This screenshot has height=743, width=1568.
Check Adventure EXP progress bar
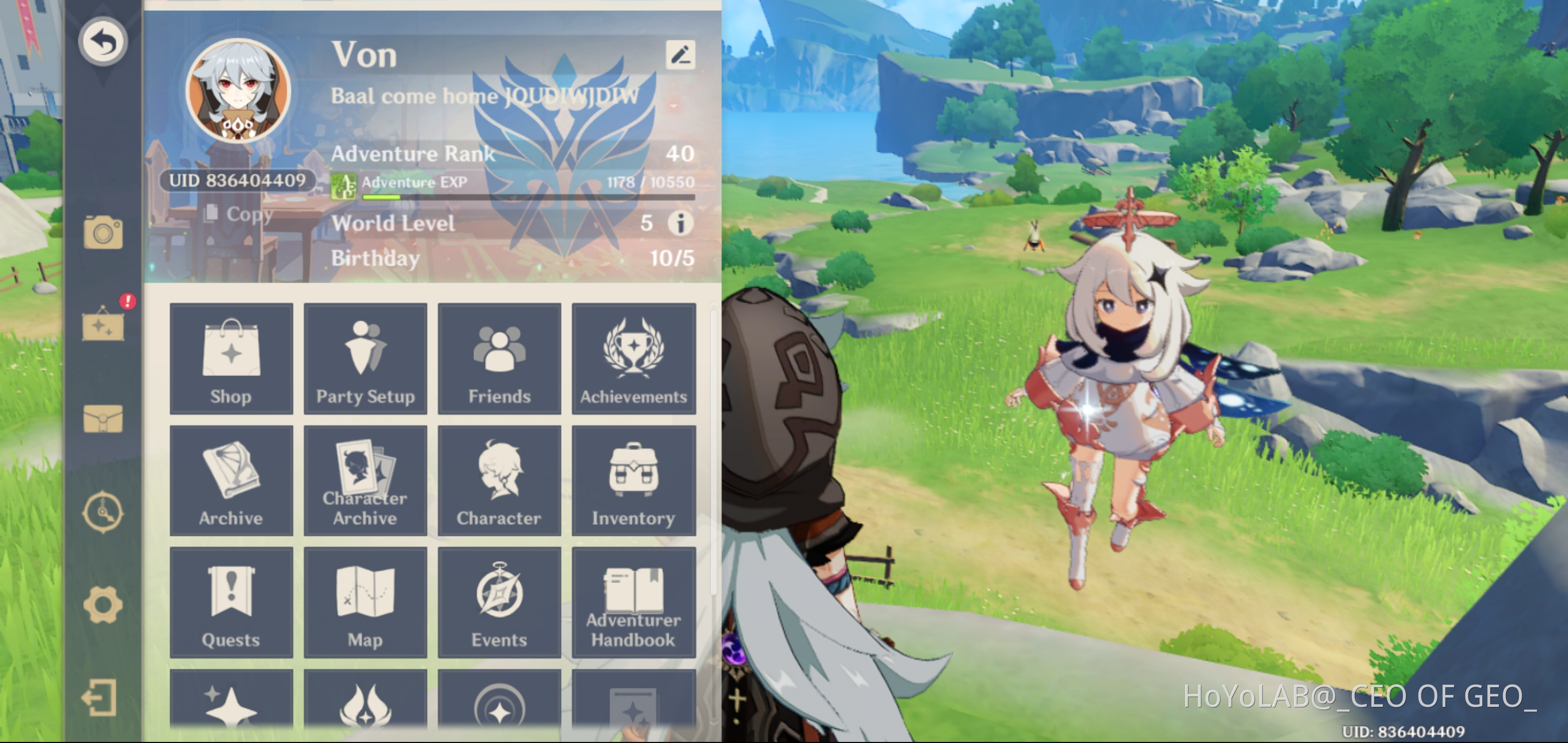(x=527, y=196)
